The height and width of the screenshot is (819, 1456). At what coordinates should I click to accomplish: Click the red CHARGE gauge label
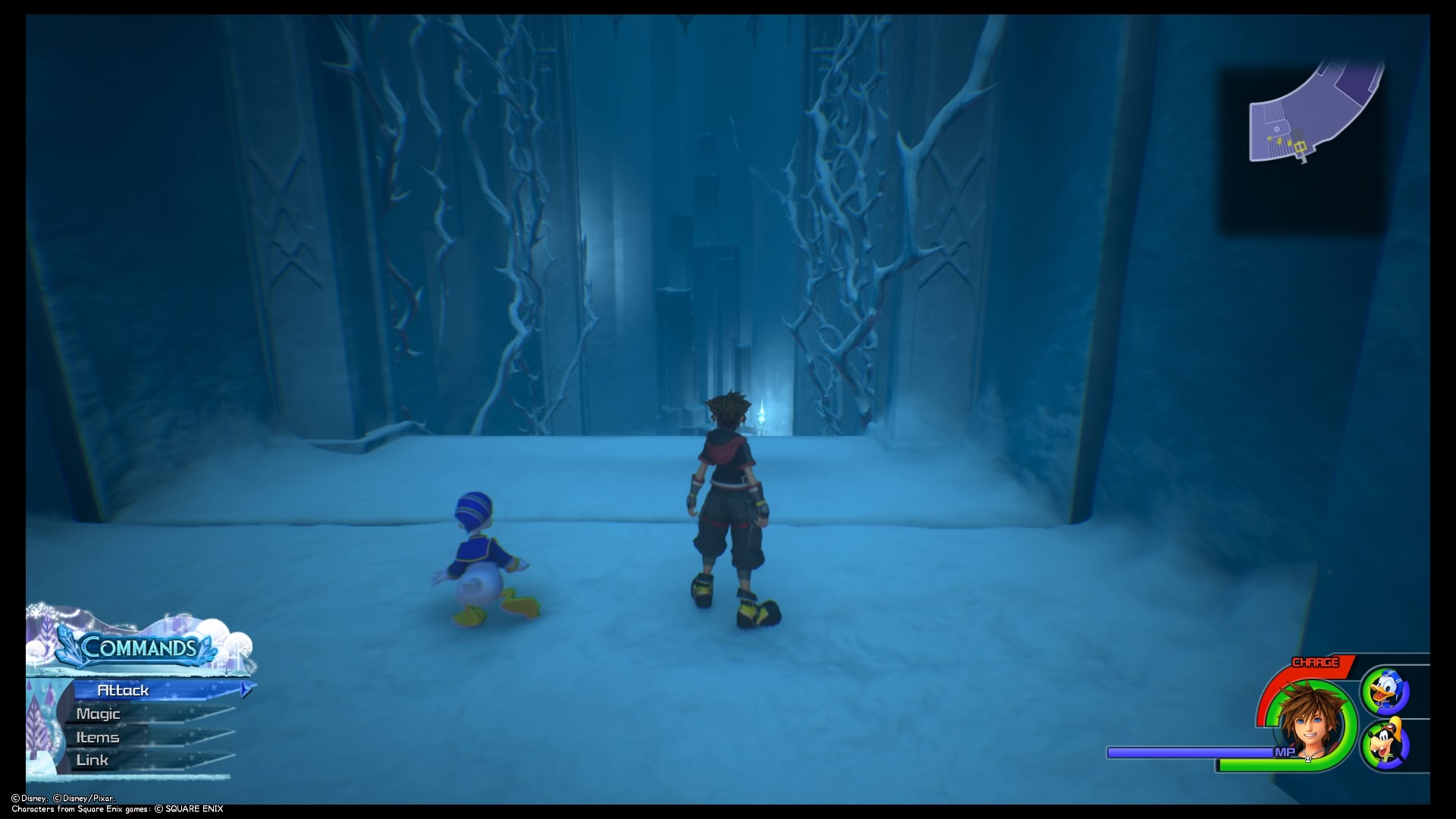point(1315,662)
